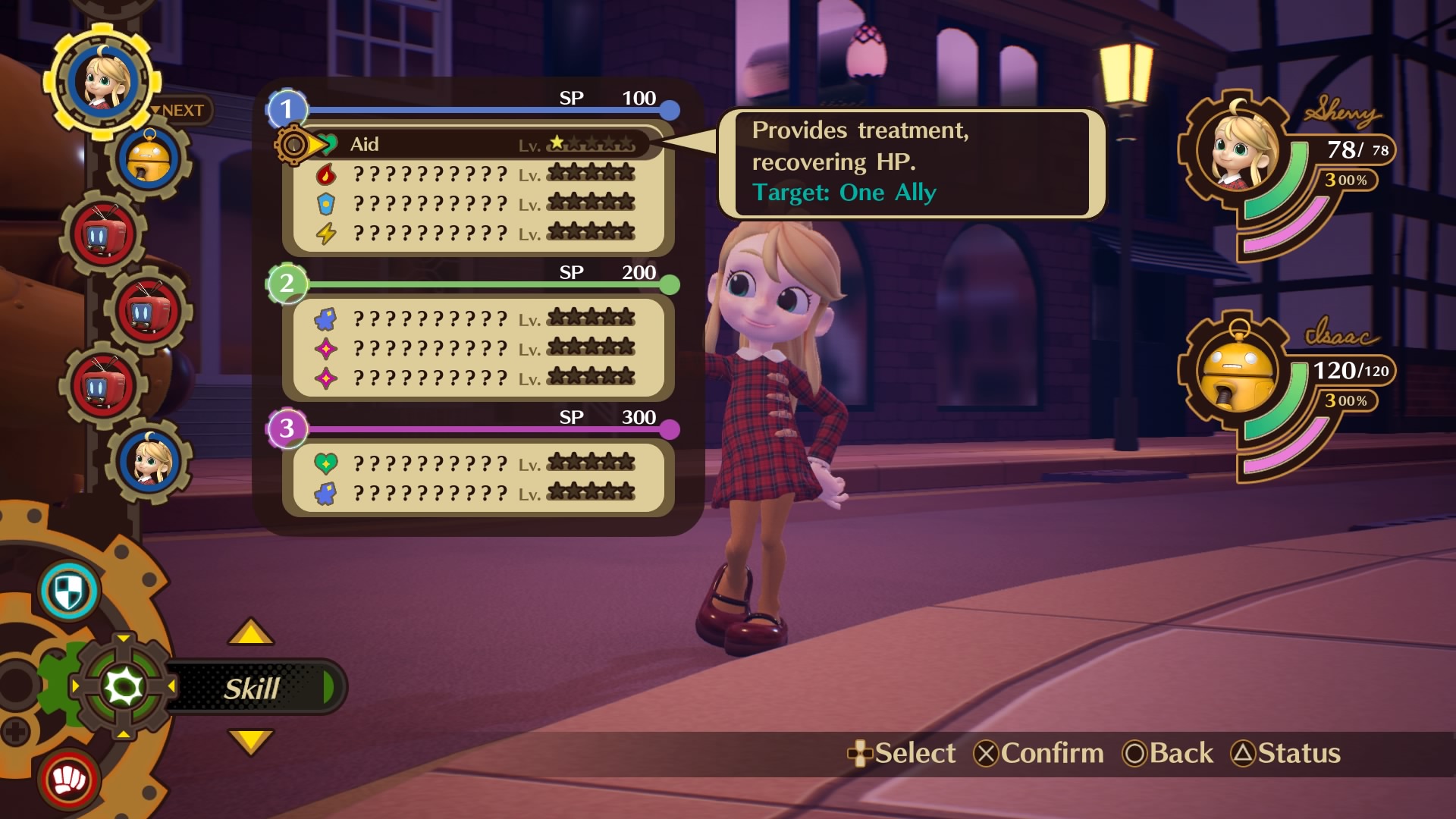Click the yellow down arrow below Skill
This screenshot has width=1456, height=819.
pos(250,741)
